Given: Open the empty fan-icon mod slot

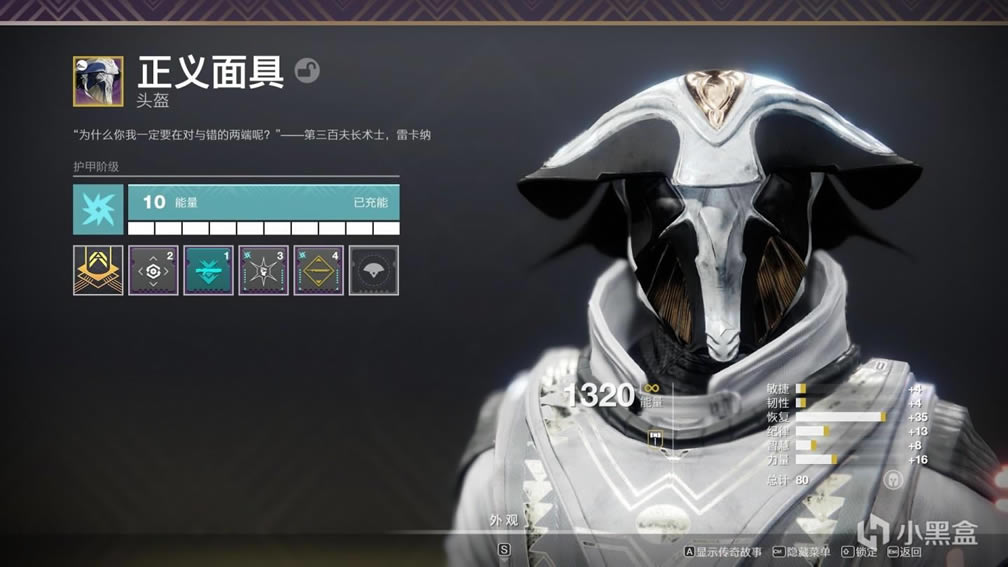Looking at the screenshot, I should (374, 270).
